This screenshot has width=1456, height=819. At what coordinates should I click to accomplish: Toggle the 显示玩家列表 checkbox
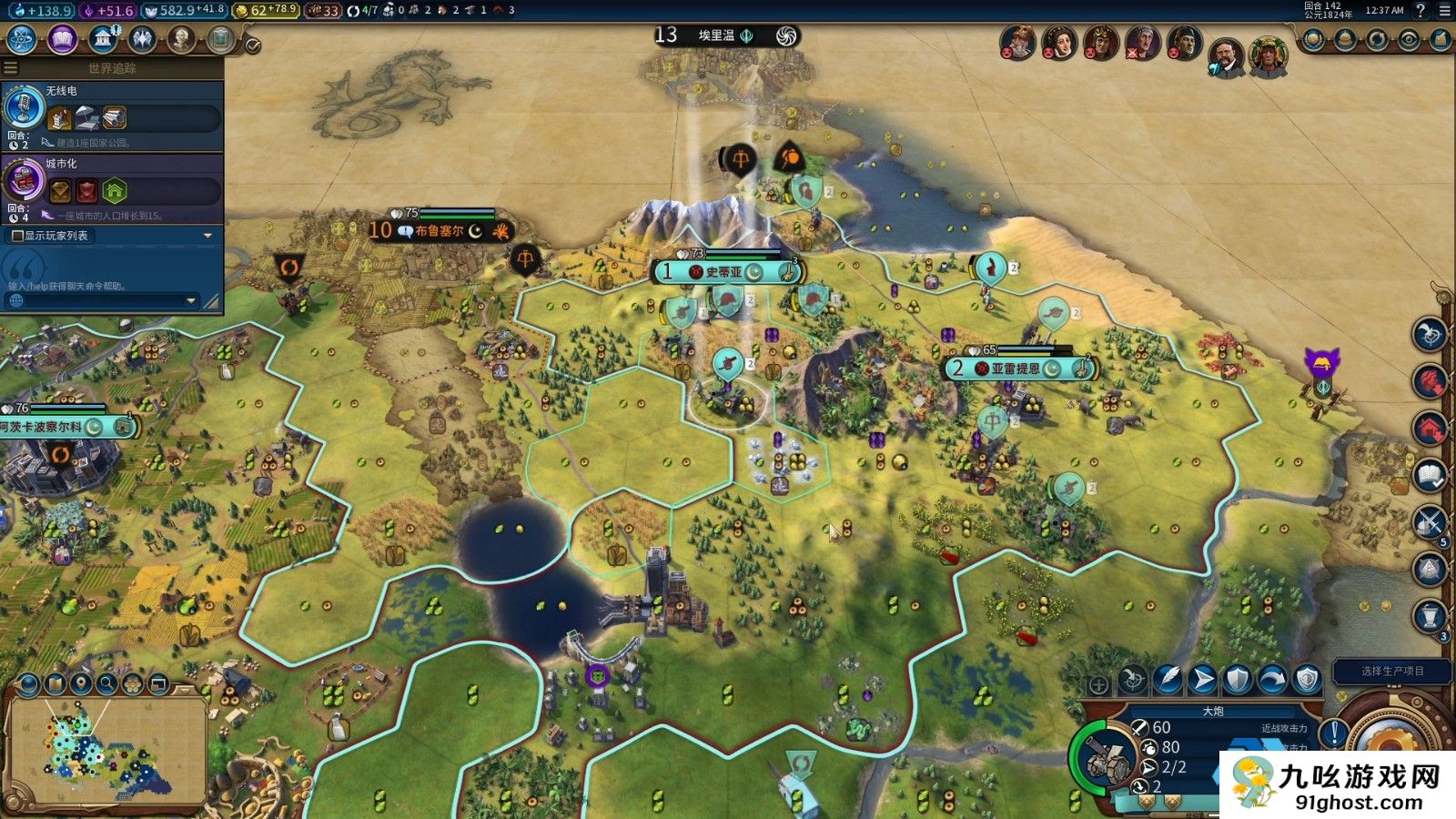17,236
